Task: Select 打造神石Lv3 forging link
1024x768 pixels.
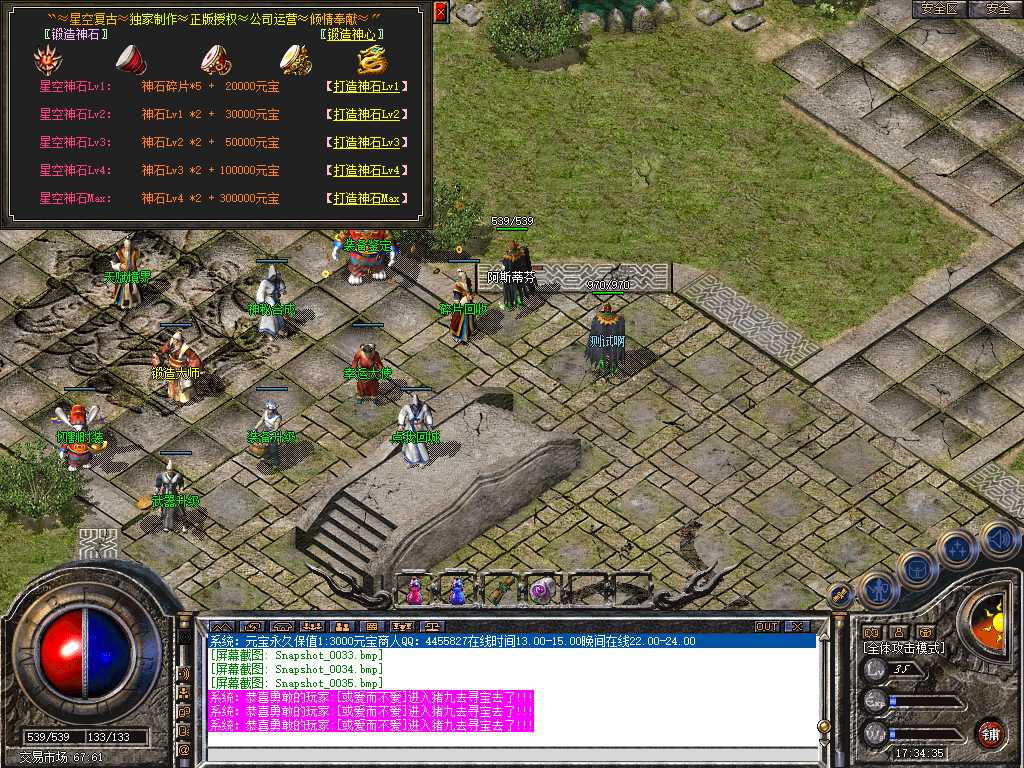Action: (x=366, y=143)
